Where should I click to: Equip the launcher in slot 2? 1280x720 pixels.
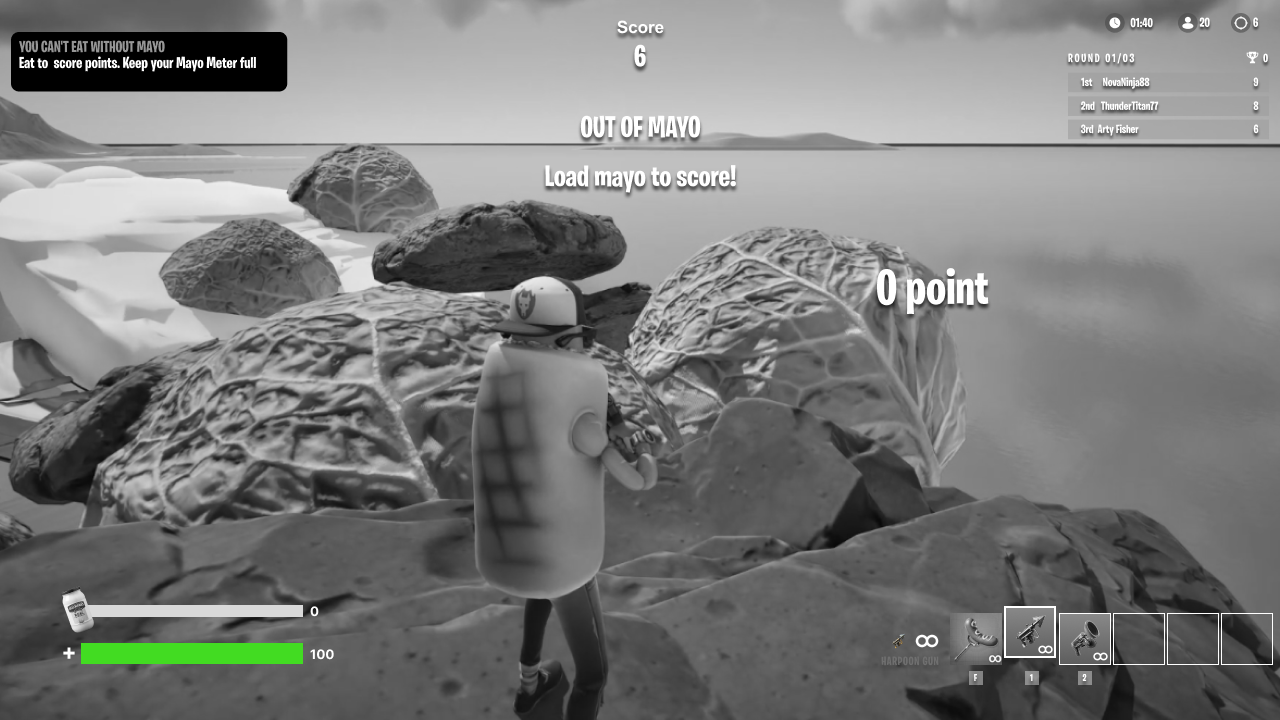click(x=1085, y=639)
